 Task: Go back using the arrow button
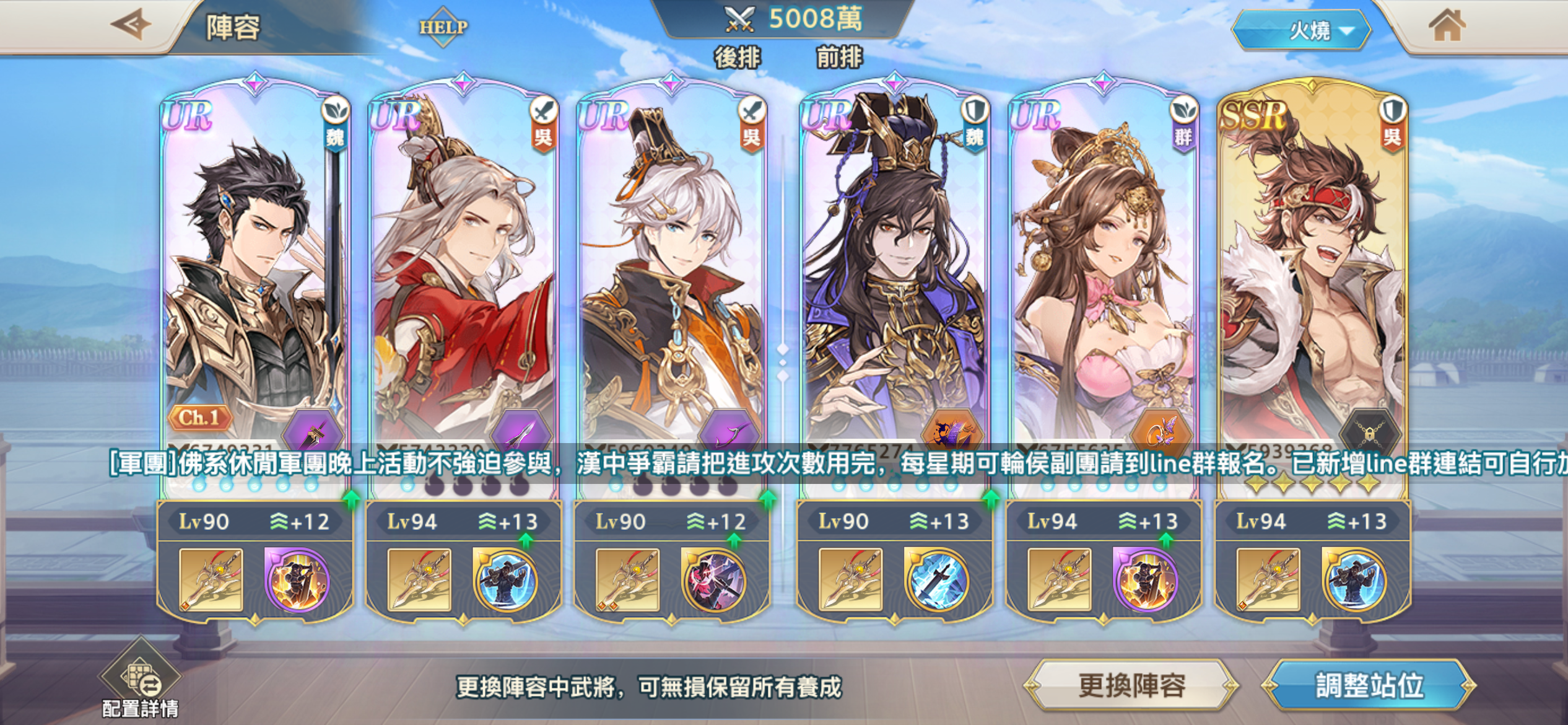[x=131, y=25]
